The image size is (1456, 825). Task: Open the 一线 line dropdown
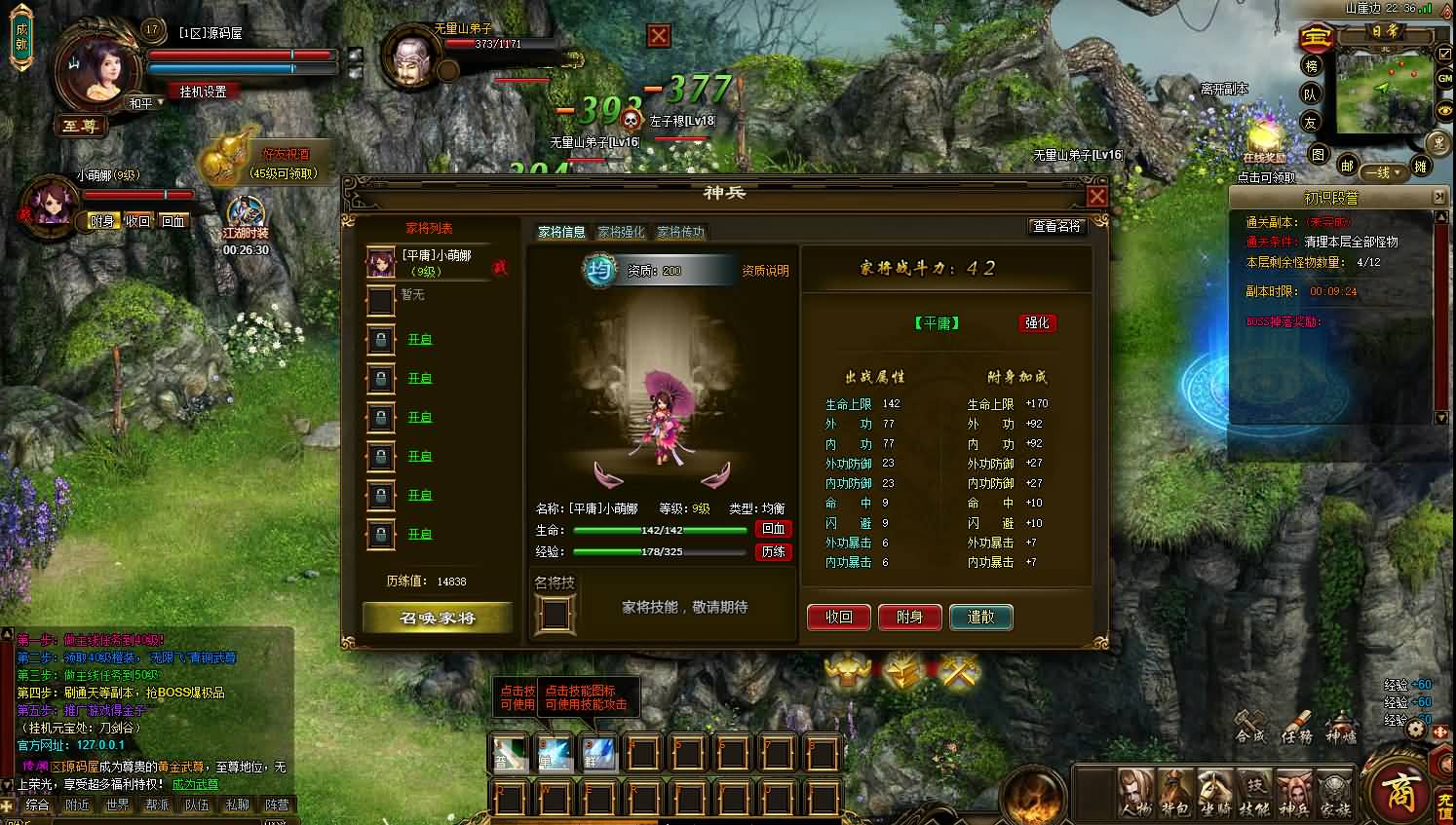(1383, 172)
